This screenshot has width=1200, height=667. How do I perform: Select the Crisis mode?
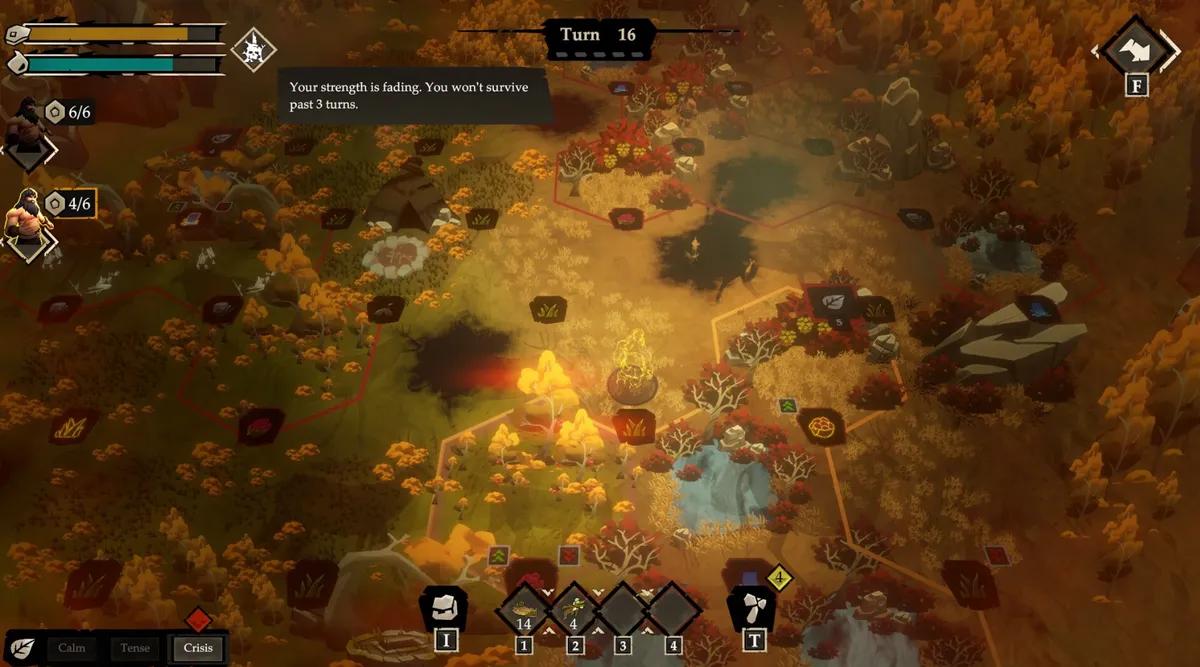pyautogui.click(x=197, y=648)
